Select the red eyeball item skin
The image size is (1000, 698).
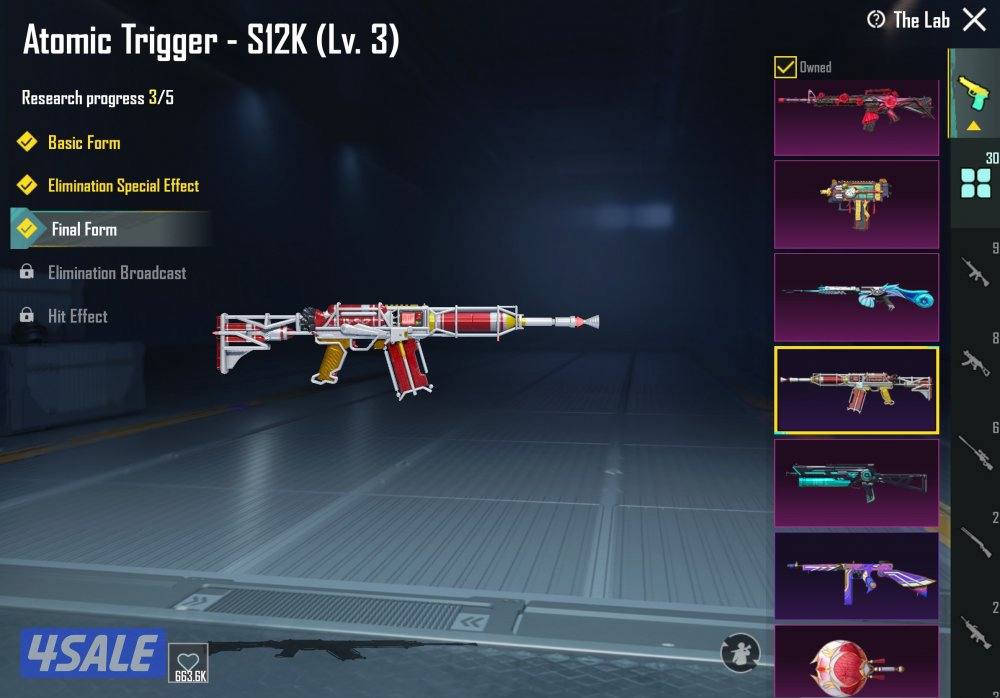(856, 661)
